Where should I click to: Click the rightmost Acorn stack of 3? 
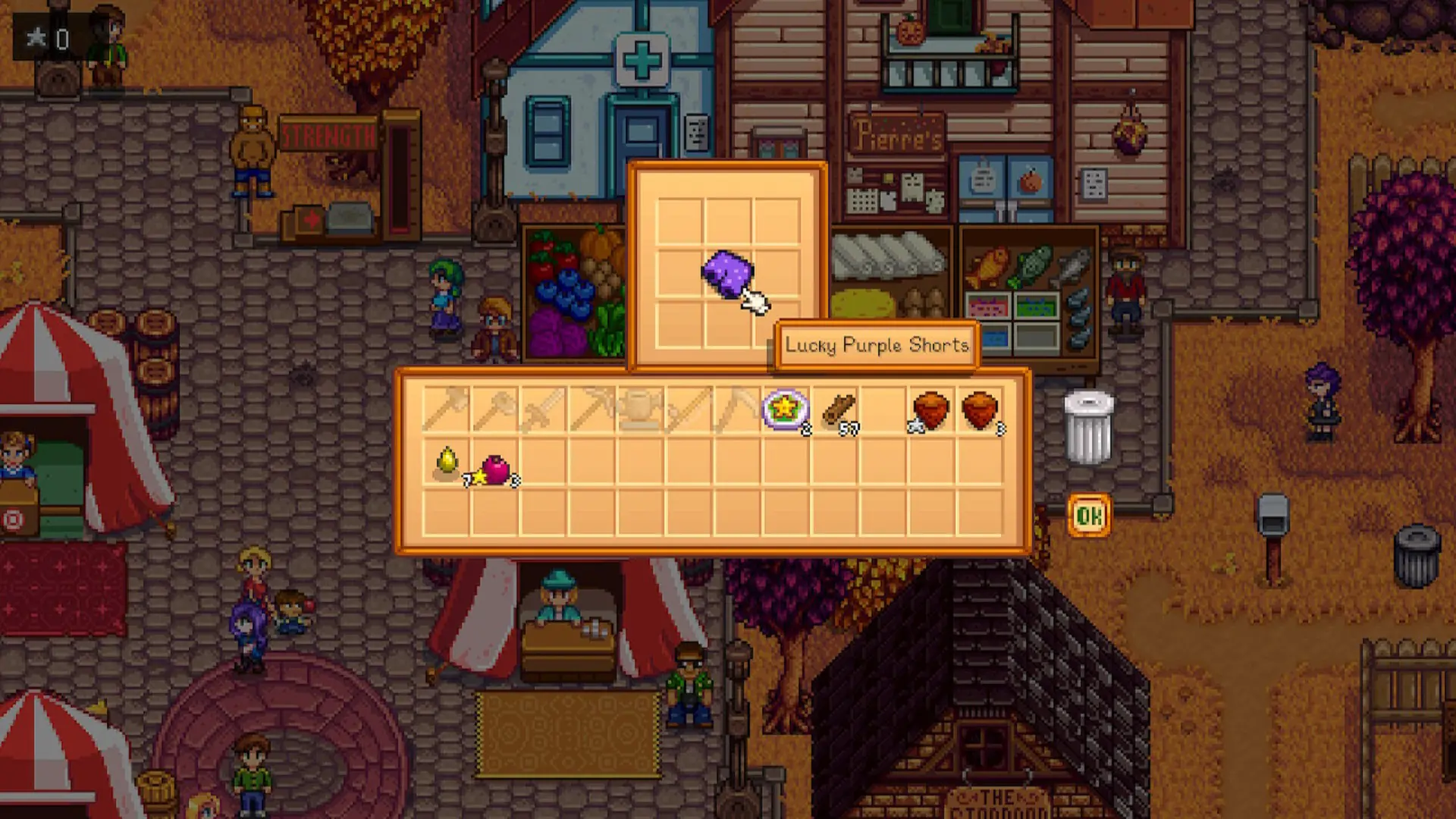(978, 409)
